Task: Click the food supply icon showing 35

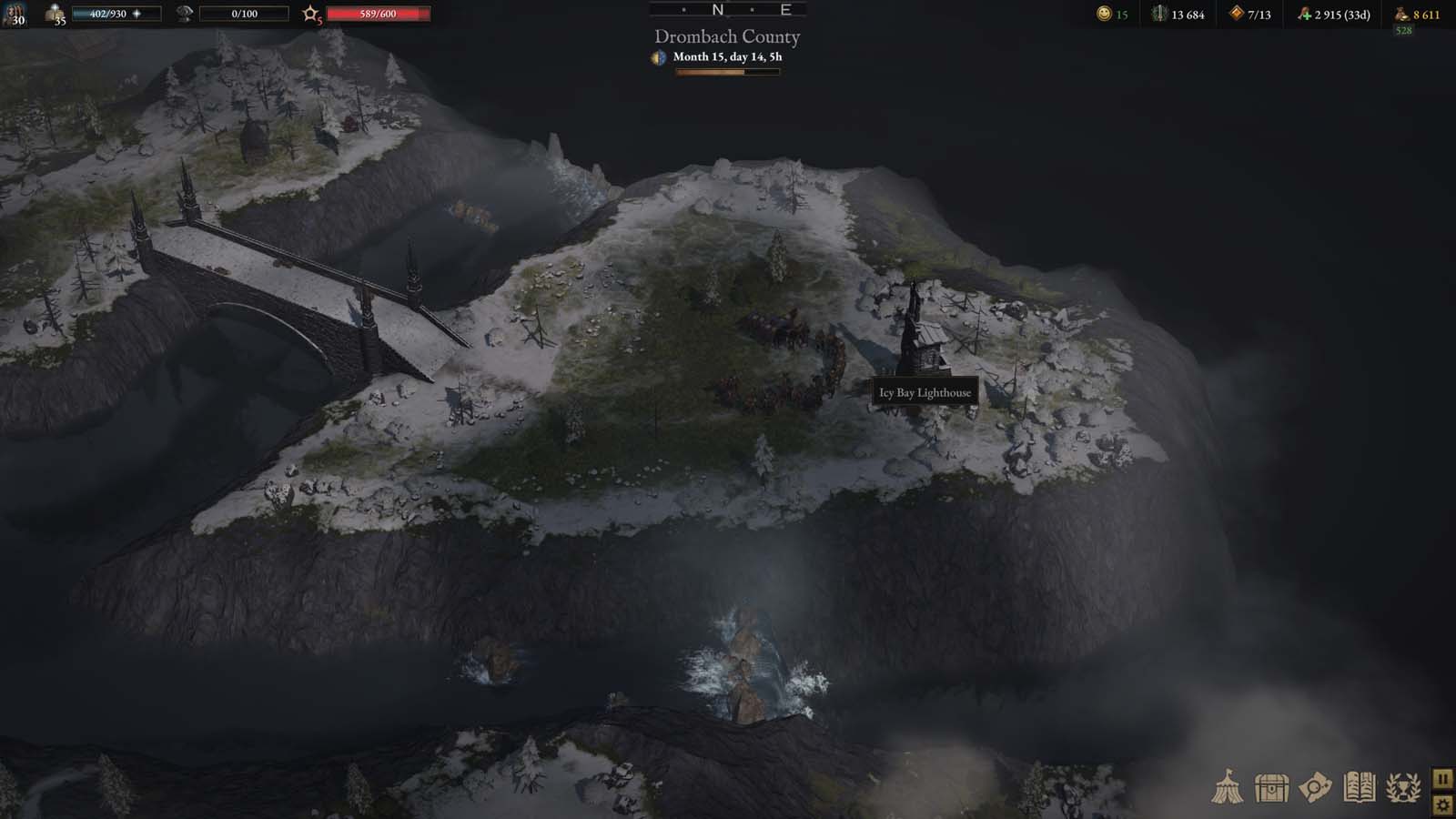Action: tap(55, 11)
